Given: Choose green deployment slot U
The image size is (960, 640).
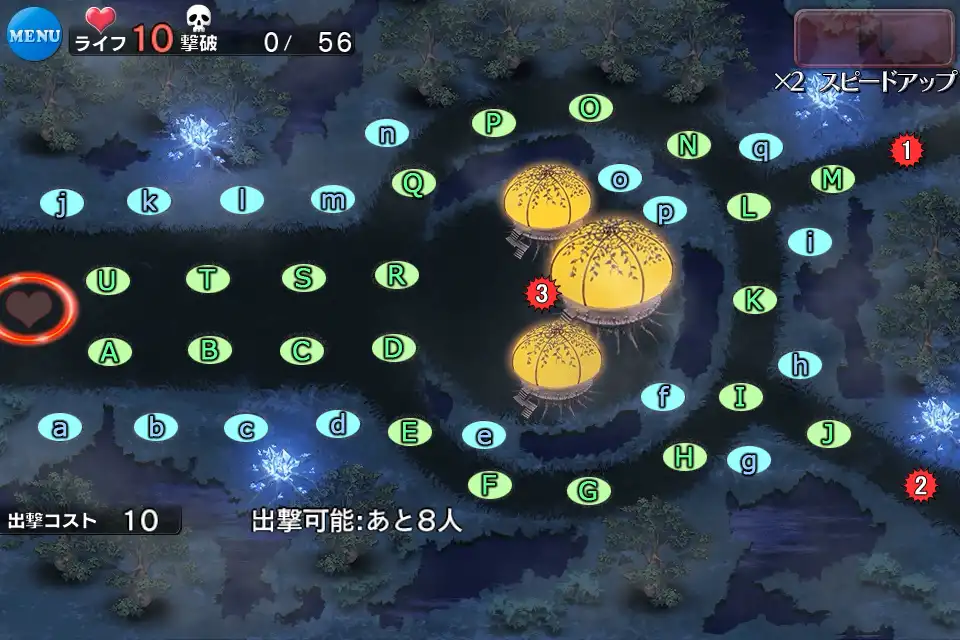Looking at the screenshot, I should [x=107, y=281].
